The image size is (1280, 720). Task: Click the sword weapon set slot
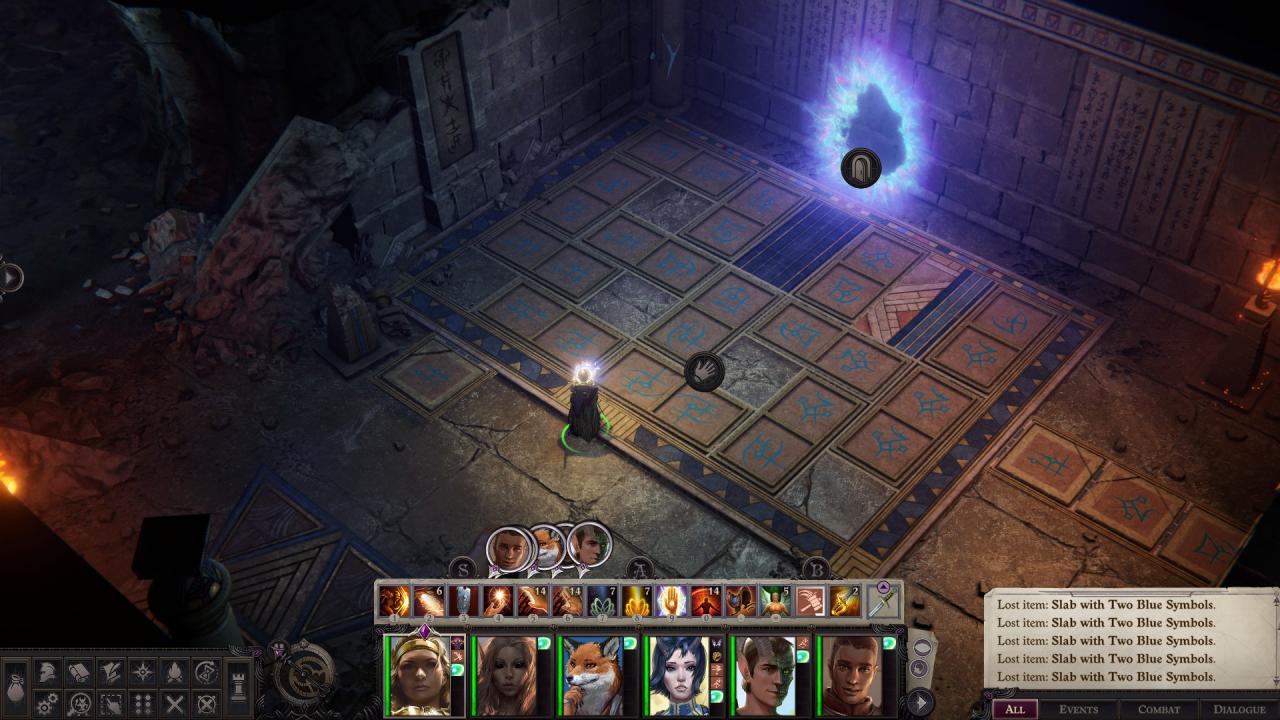(x=882, y=603)
